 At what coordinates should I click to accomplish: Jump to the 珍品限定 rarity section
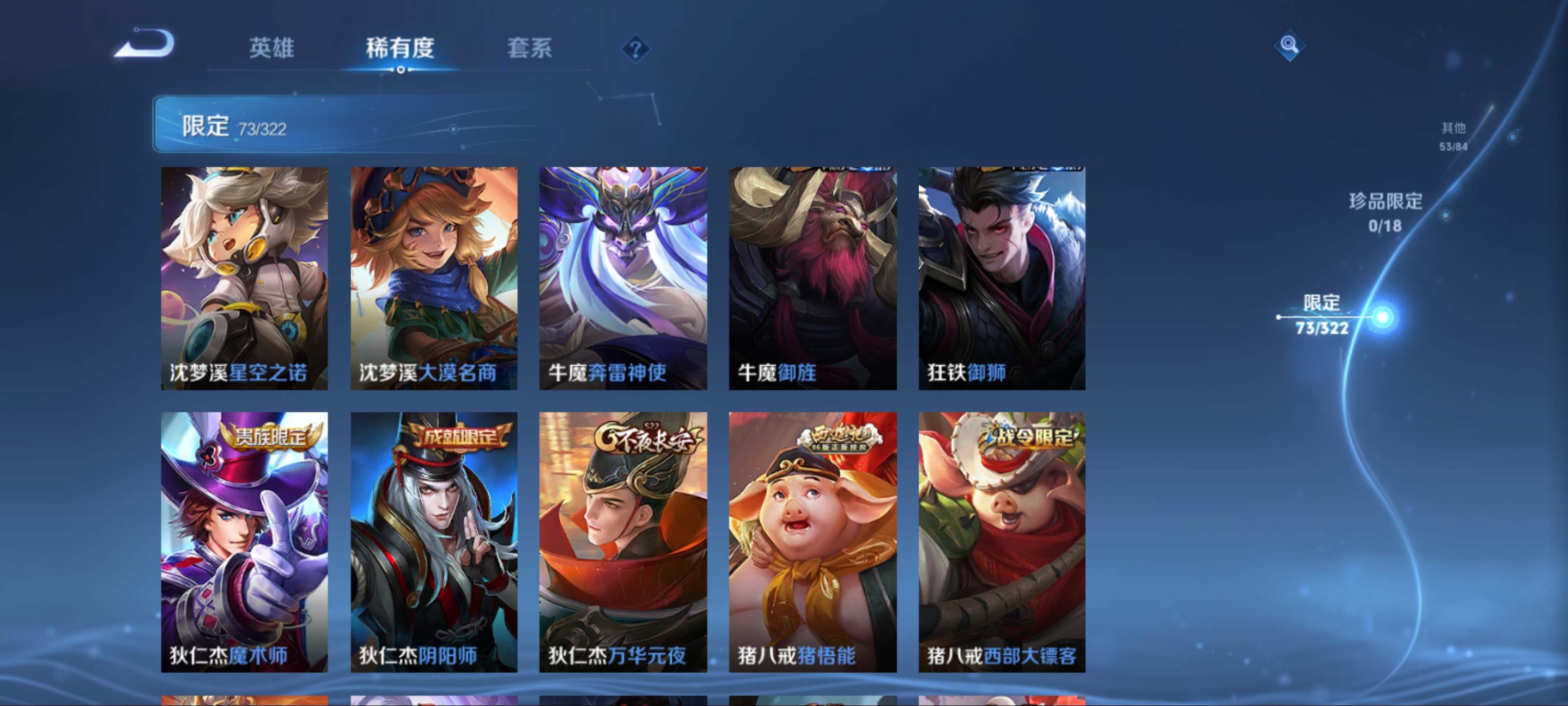(1385, 212)
